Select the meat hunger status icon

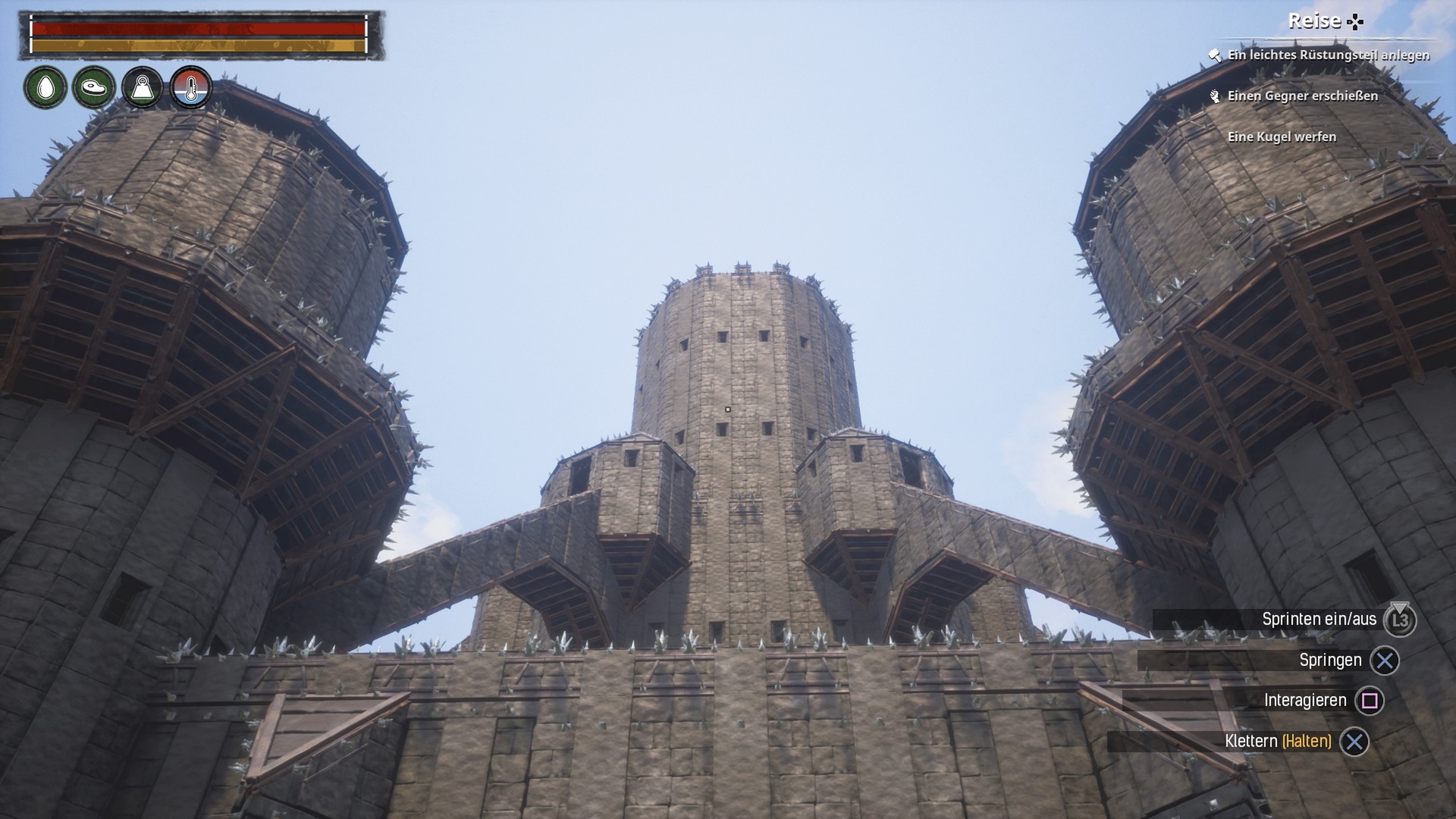[x=94, y=88]
